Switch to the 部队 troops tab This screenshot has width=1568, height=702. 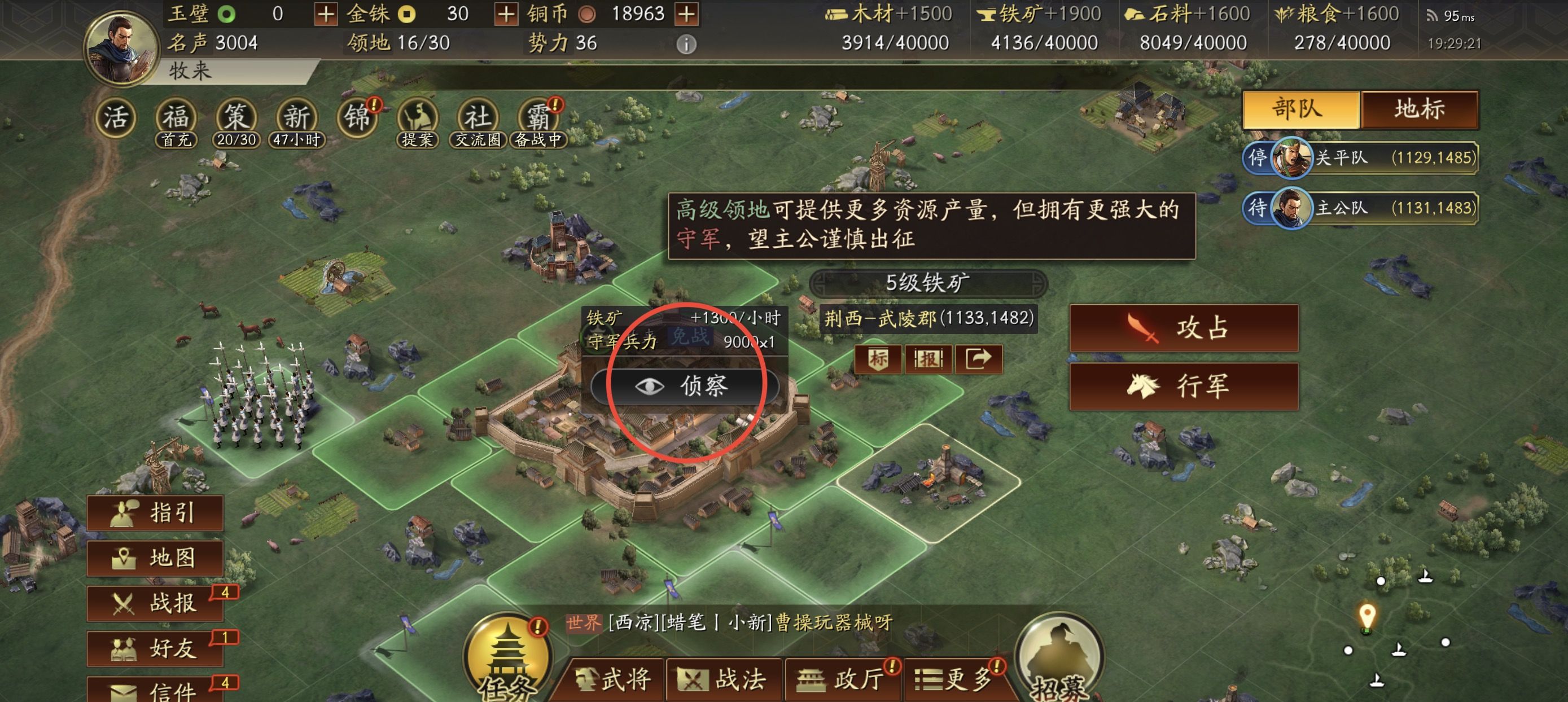click(1299, 111)
